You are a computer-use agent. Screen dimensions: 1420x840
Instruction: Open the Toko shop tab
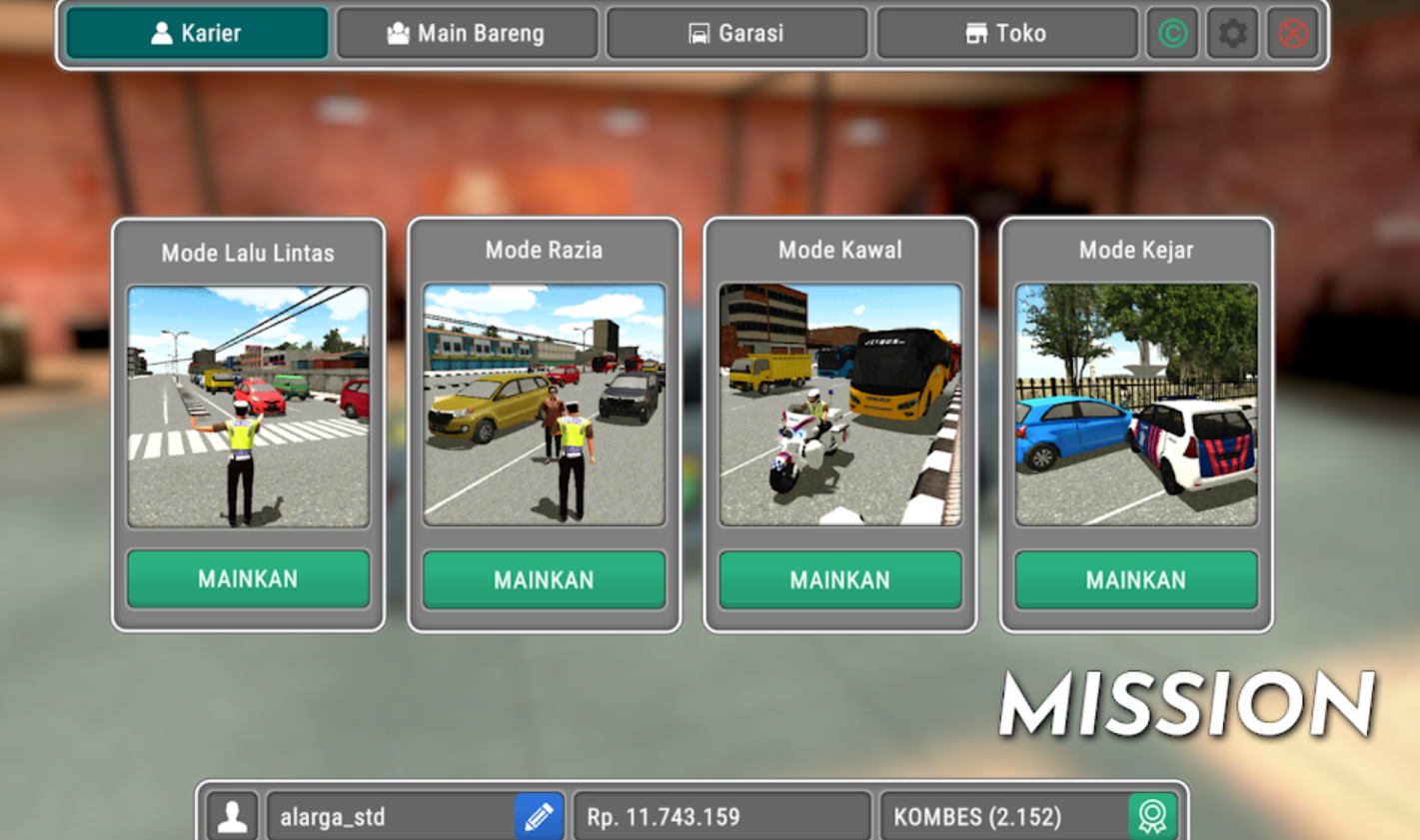pos(1006,33)
